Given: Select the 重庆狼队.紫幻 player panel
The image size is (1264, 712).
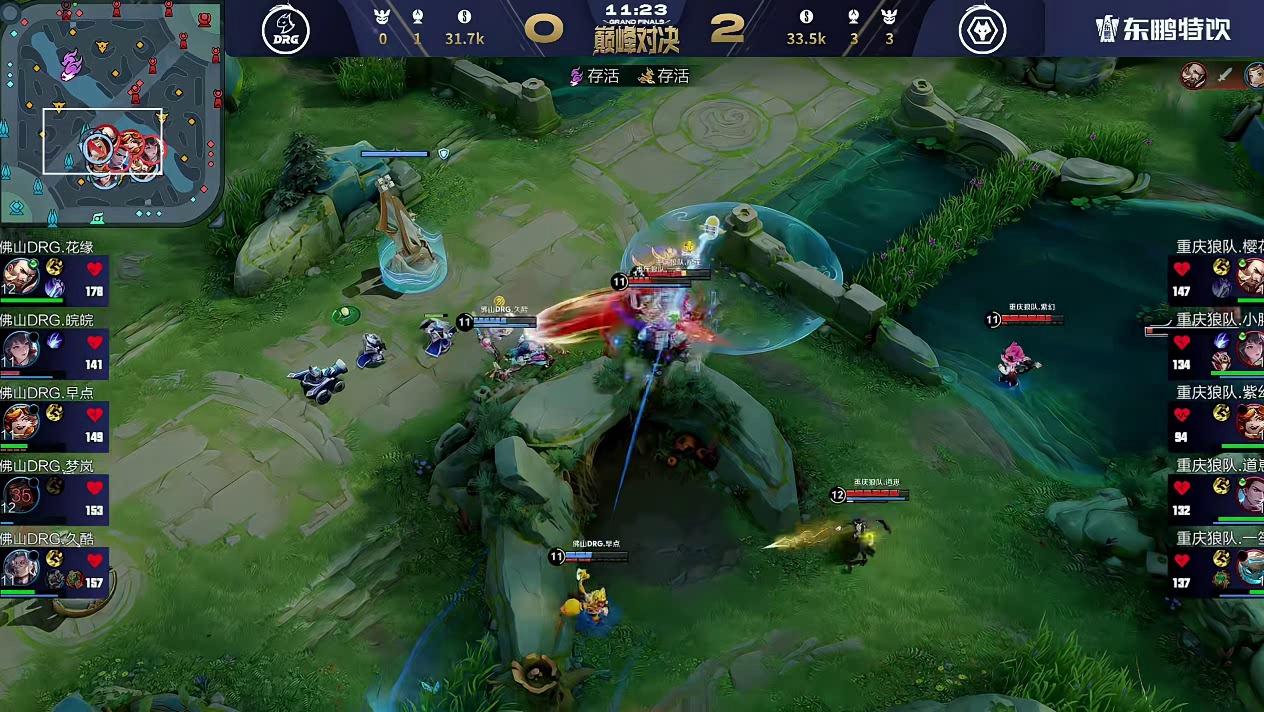Looking at the screenshot, I should (1216, 420).
